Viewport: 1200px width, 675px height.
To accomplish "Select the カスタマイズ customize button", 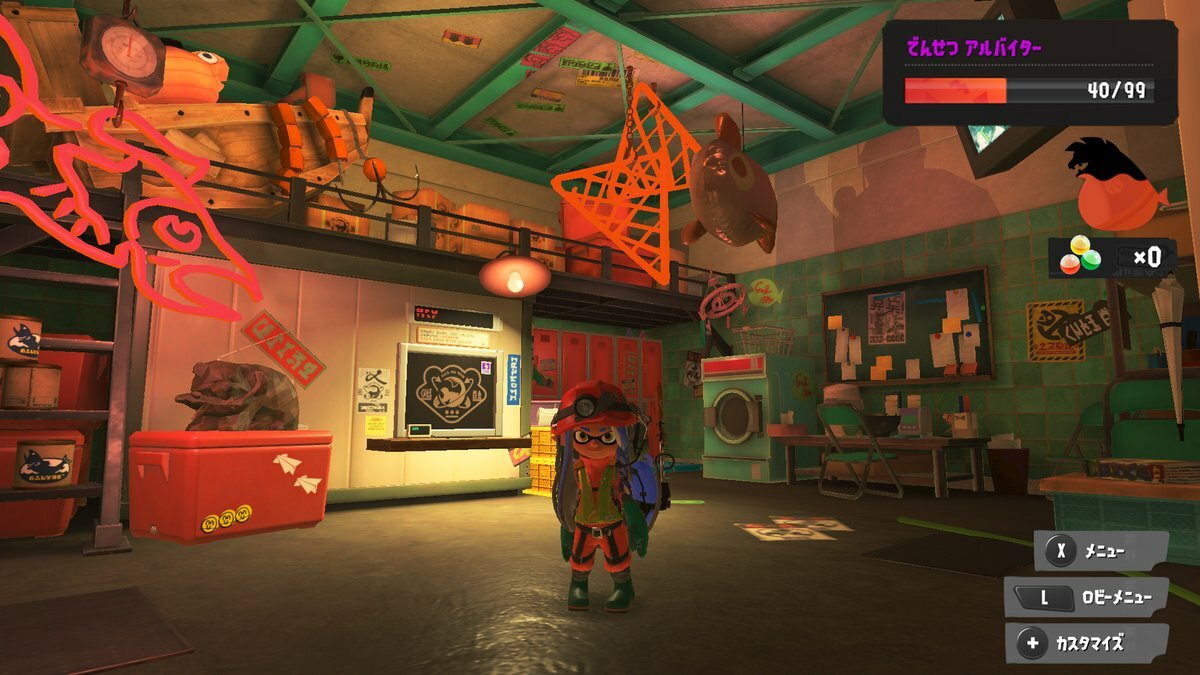I will coord(1087,644).
